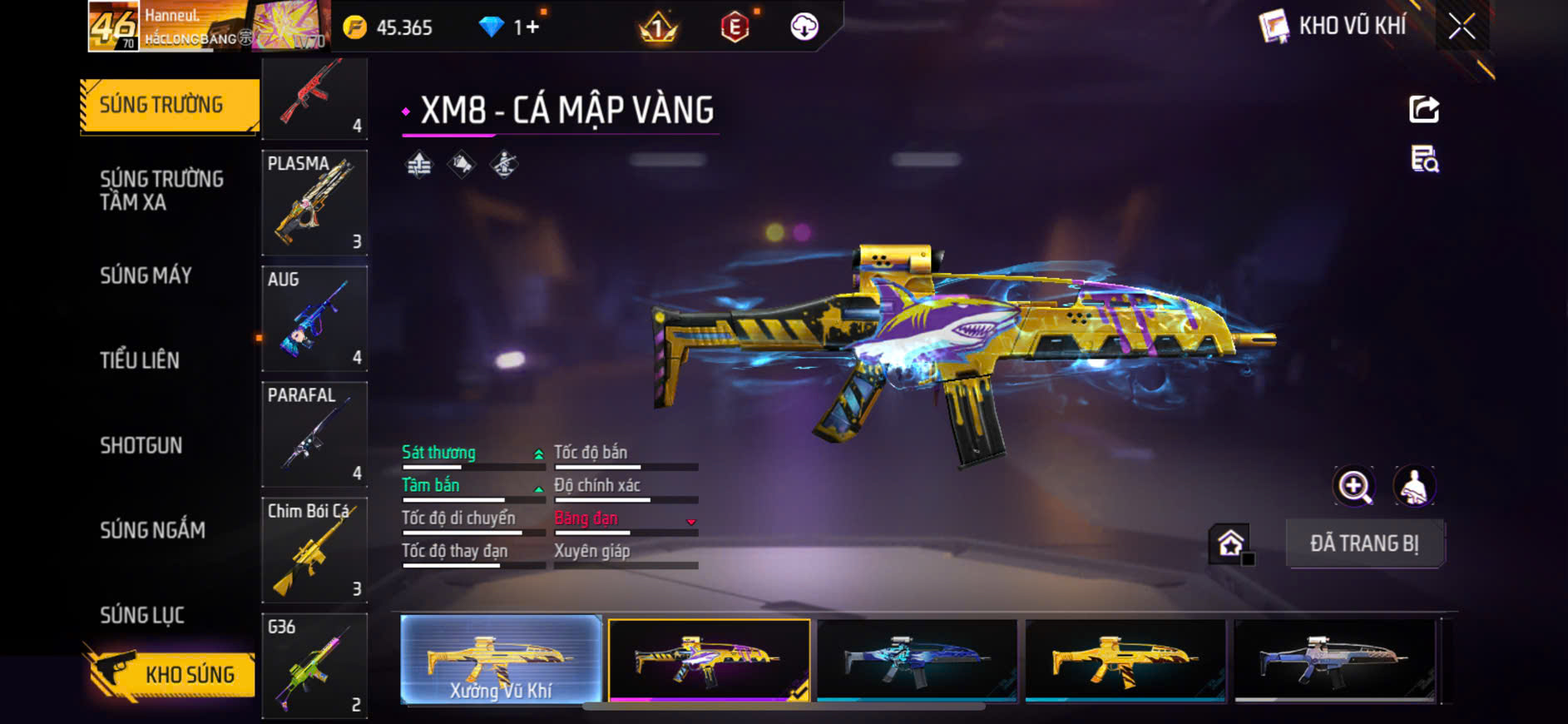Image resolution: width=1568 pixels, height=724 pixels.
Task: Choose the G36 weapon tile
Action: coord(314,665)
